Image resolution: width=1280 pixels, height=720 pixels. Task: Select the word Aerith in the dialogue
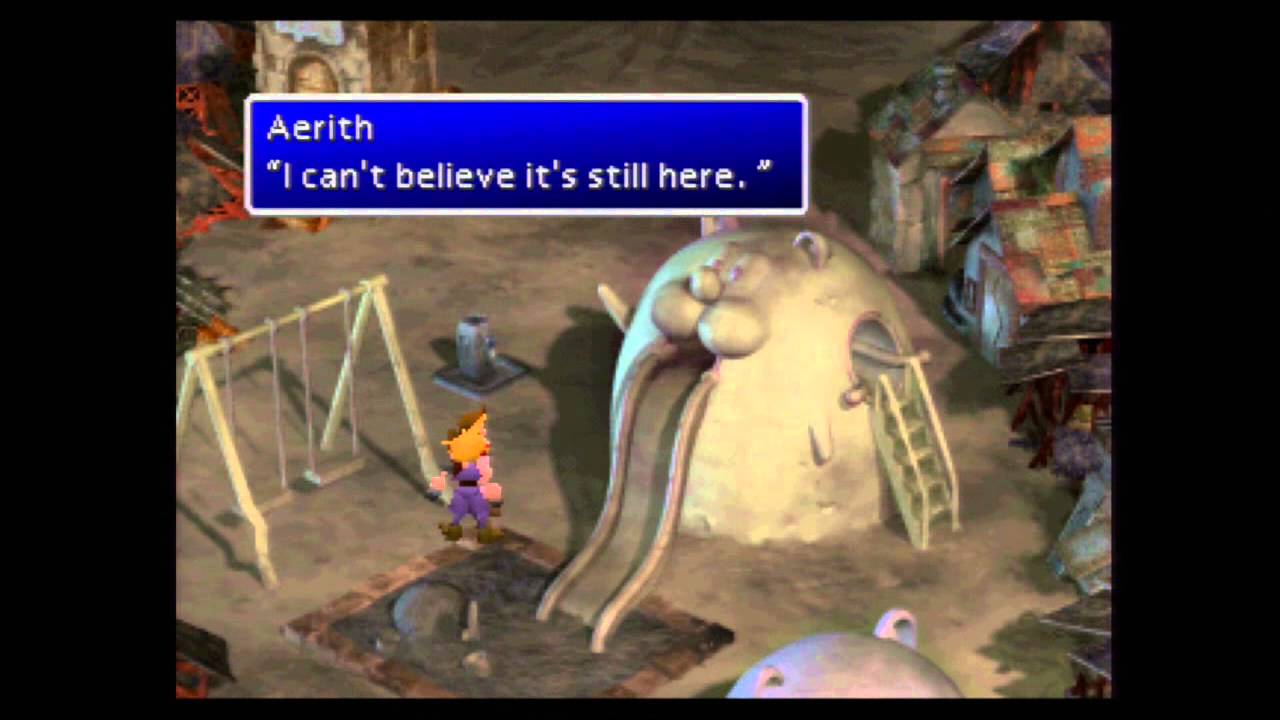coord(318,128)
